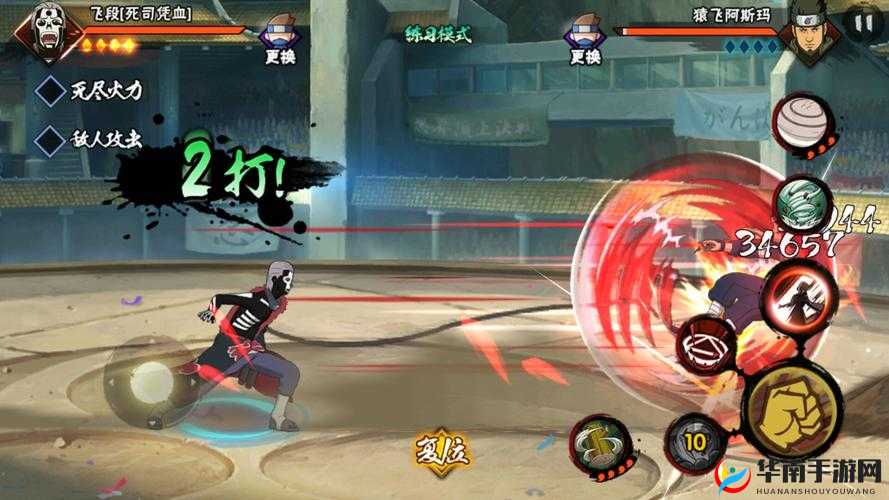This screenshot has height=500, width=889.
Task: Use the golden fist basic attack
Action: (787, 410)
